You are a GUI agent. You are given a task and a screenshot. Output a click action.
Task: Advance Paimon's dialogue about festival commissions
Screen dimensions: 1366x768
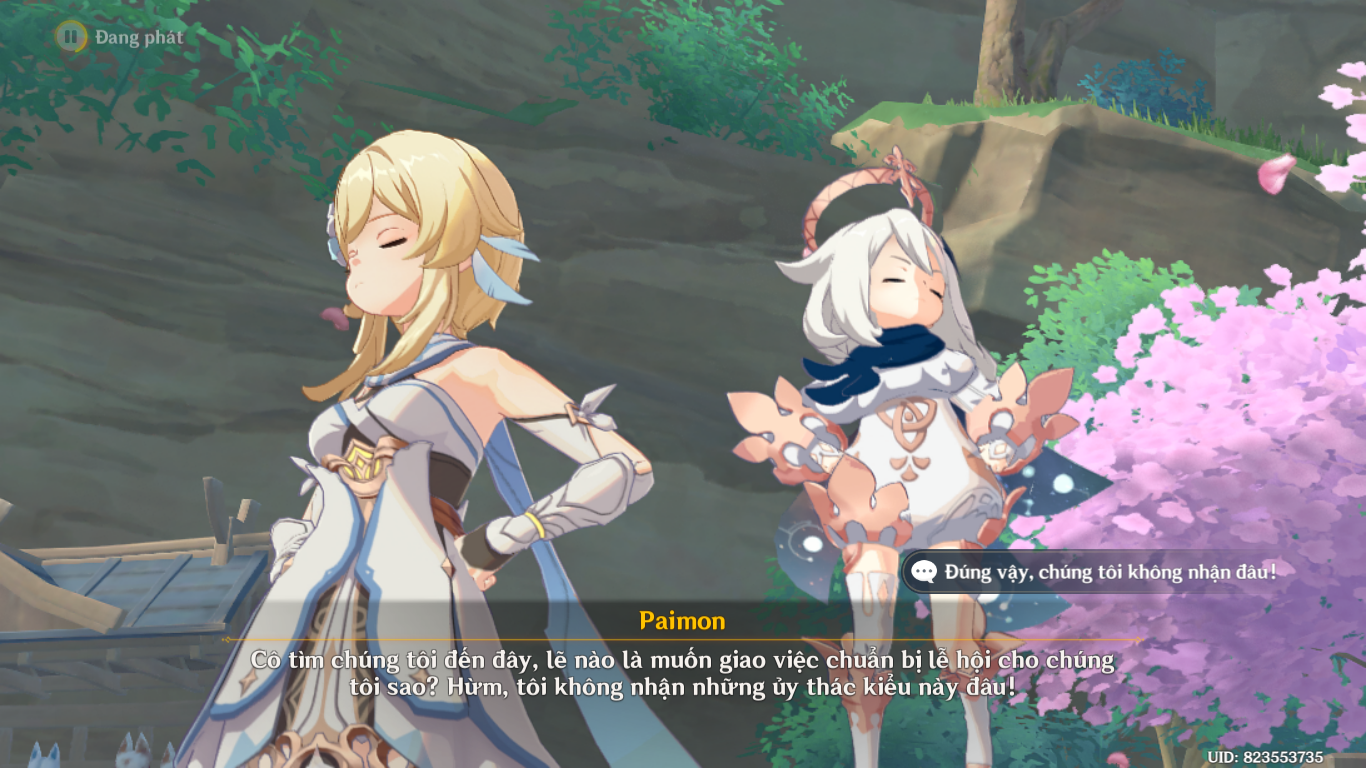tap(683, 672)
